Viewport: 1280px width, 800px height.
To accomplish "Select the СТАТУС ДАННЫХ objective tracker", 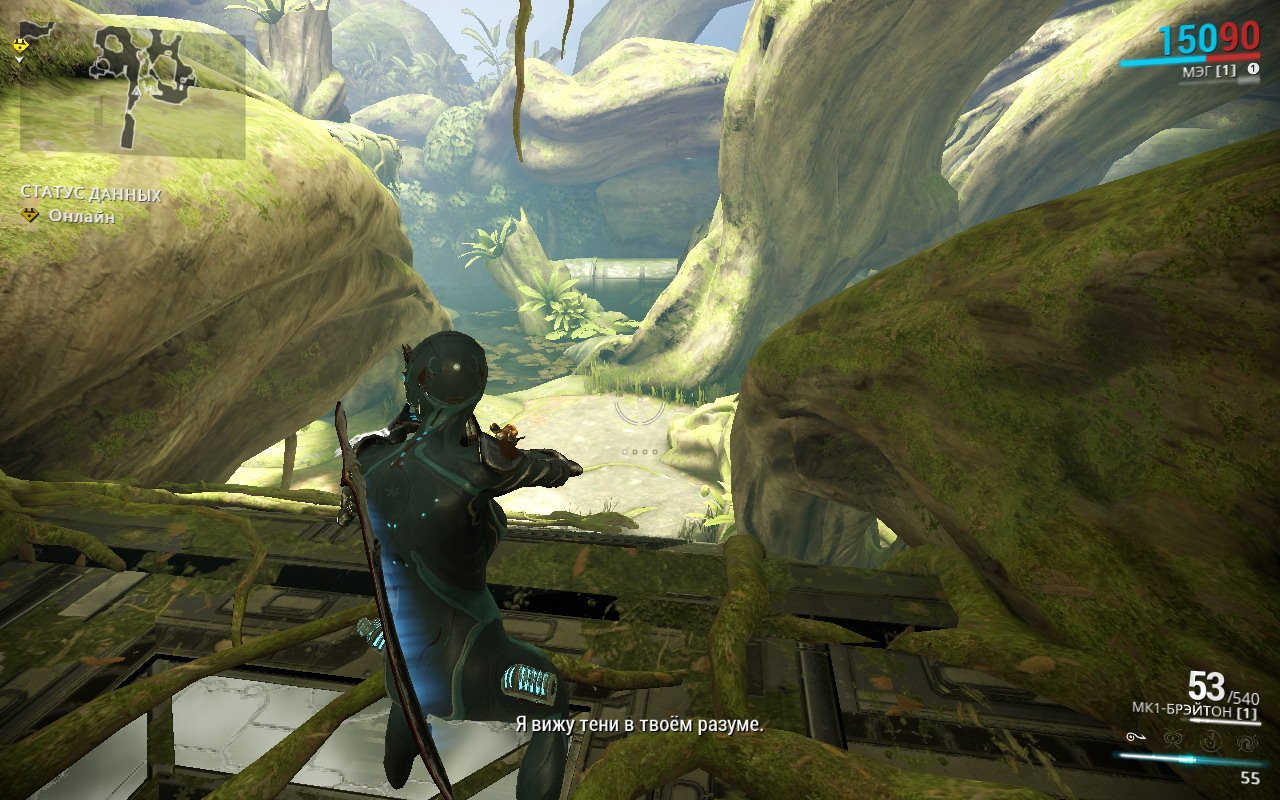I will tap(91, 194).
